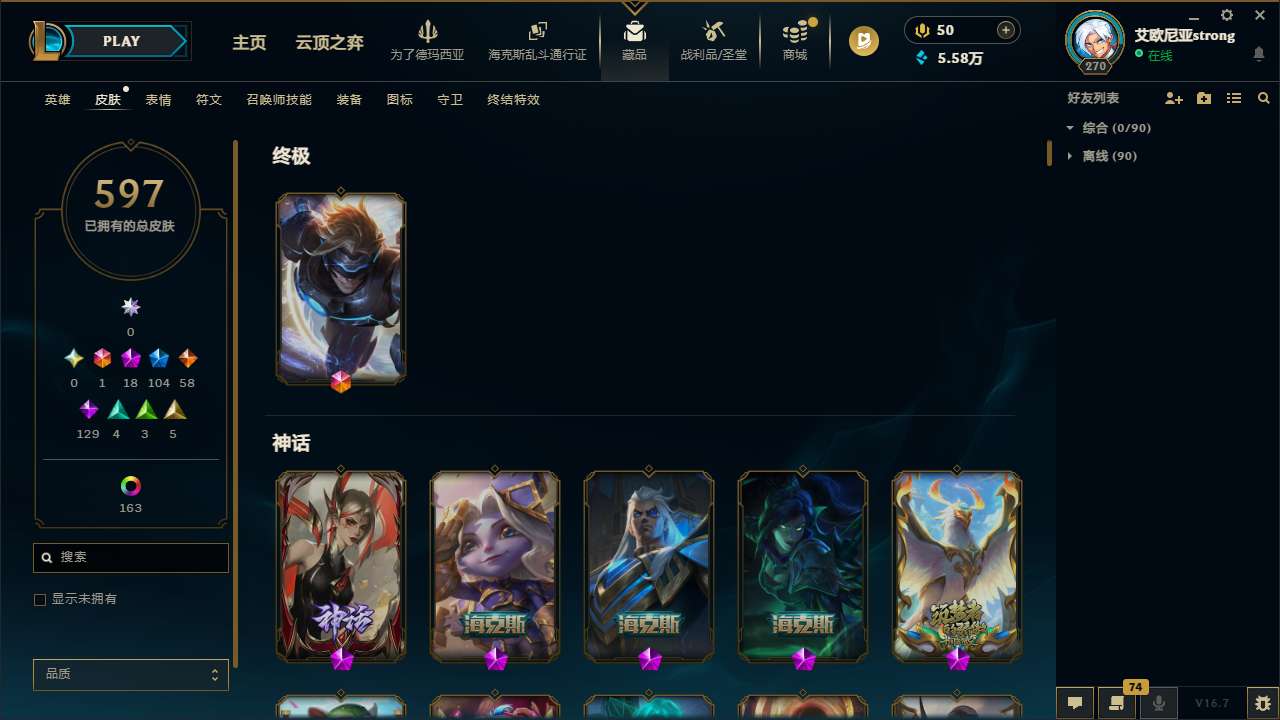Open the chat bubble icon at bottom right
Image resolution: width=1280 pixels, height=720 pixels.
coord(1074,703)
